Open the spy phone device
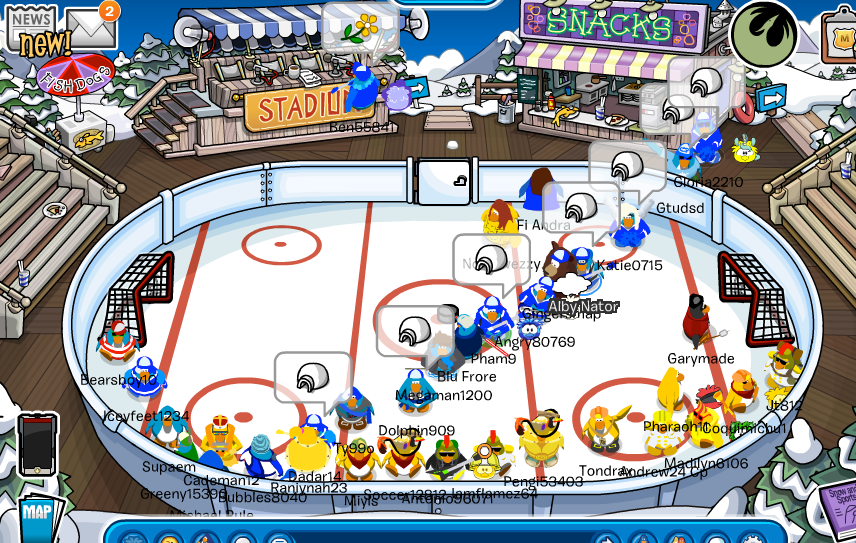The width and height of the screenshot is (856, 543). 37,444
